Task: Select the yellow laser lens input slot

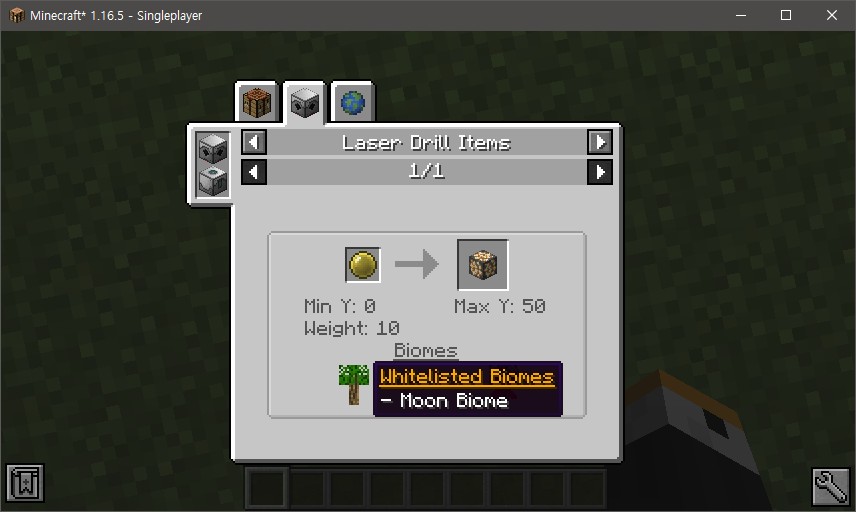Action: coord(363,265)
